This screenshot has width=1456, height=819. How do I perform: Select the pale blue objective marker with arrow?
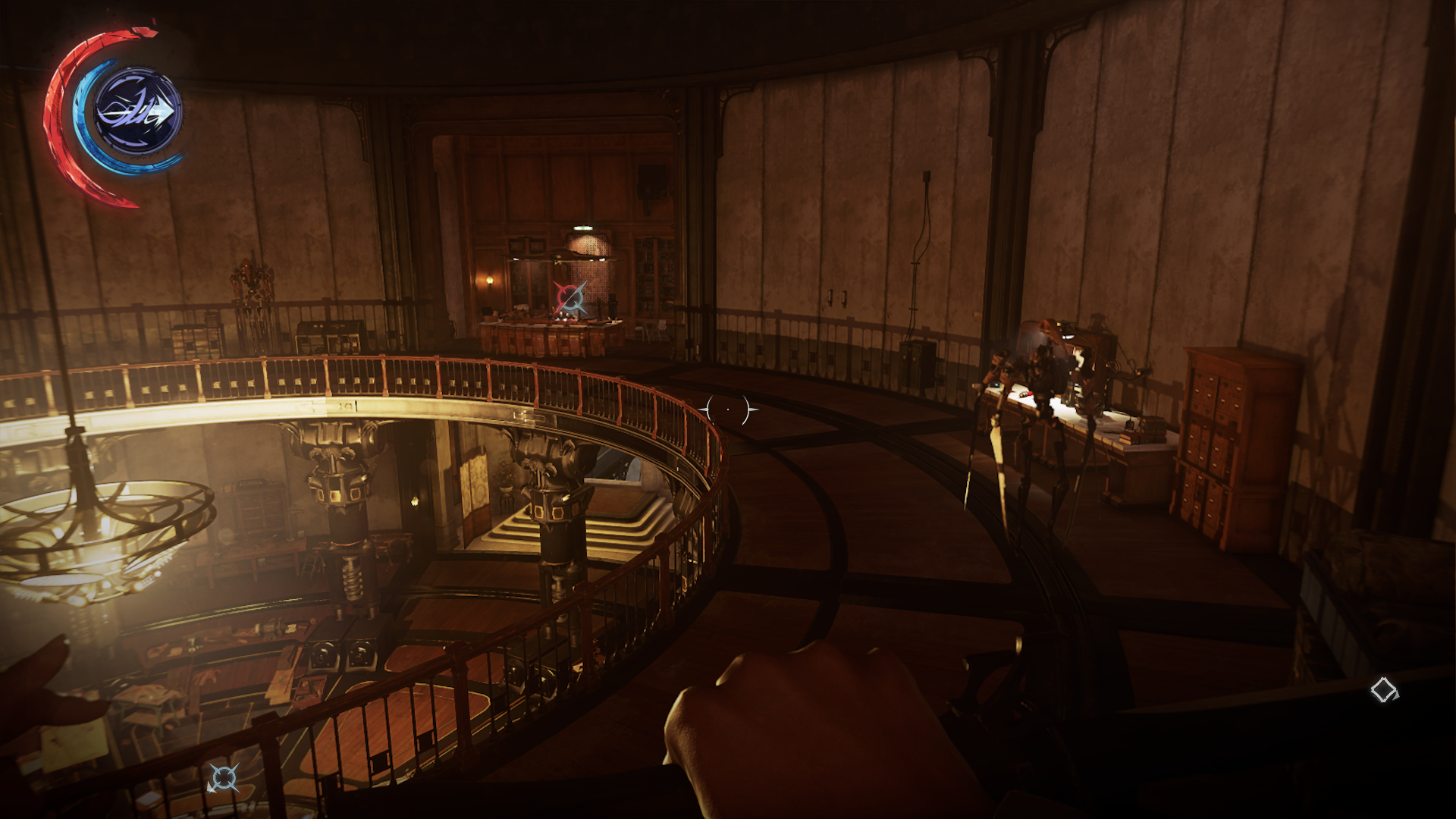pos(224,778)
